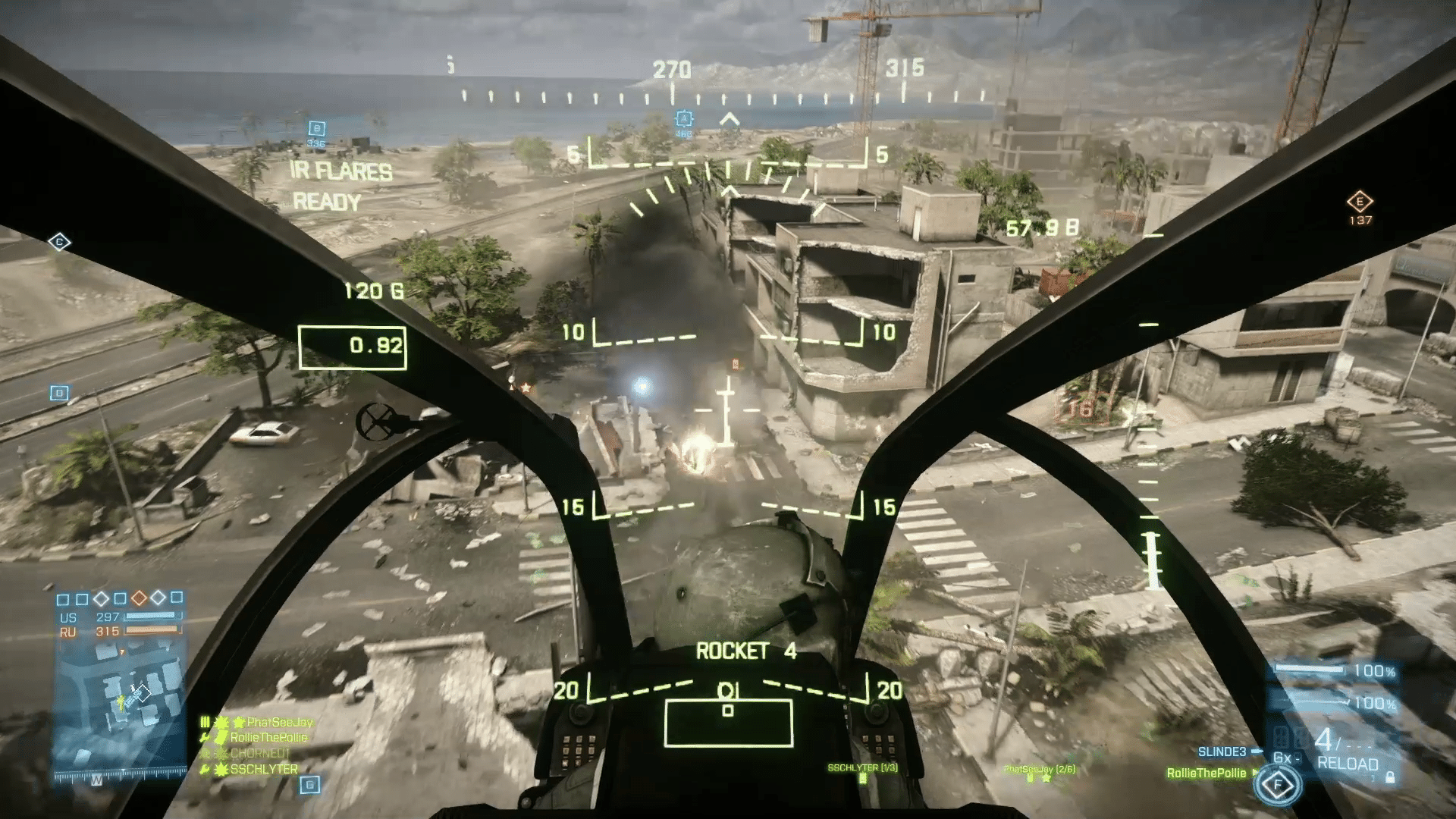This screenshot has height=819, width=1456.
Task: Click the objective A marker
Action: tap(684, 119)
